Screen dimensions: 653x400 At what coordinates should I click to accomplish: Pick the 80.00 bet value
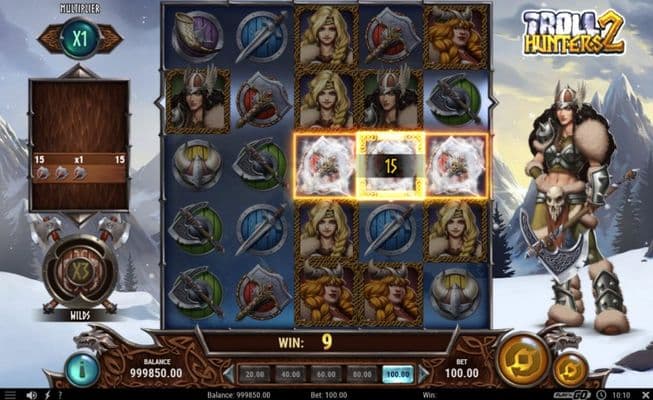363,374
